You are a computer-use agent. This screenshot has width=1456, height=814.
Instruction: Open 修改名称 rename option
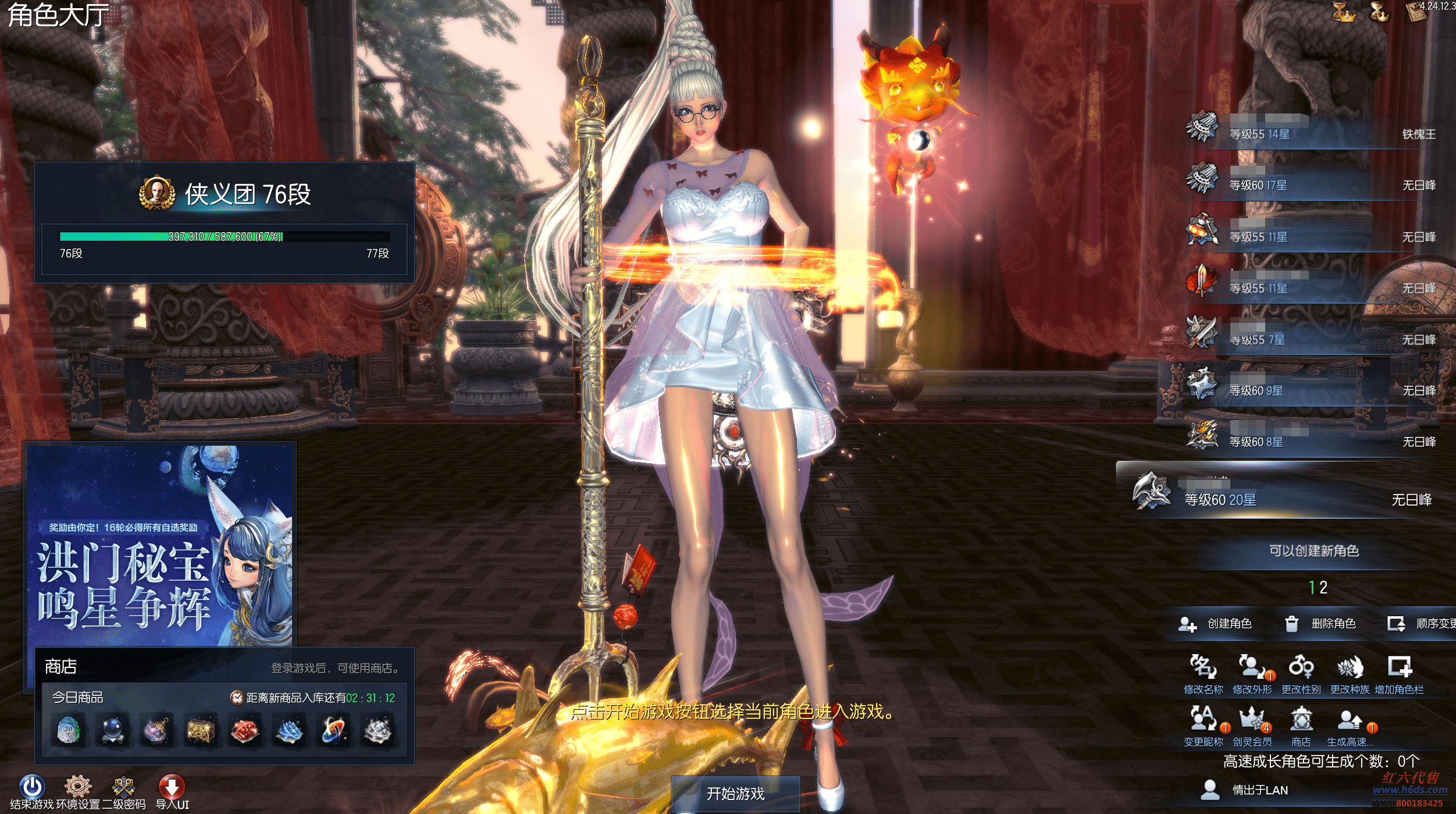(1203, 669)
